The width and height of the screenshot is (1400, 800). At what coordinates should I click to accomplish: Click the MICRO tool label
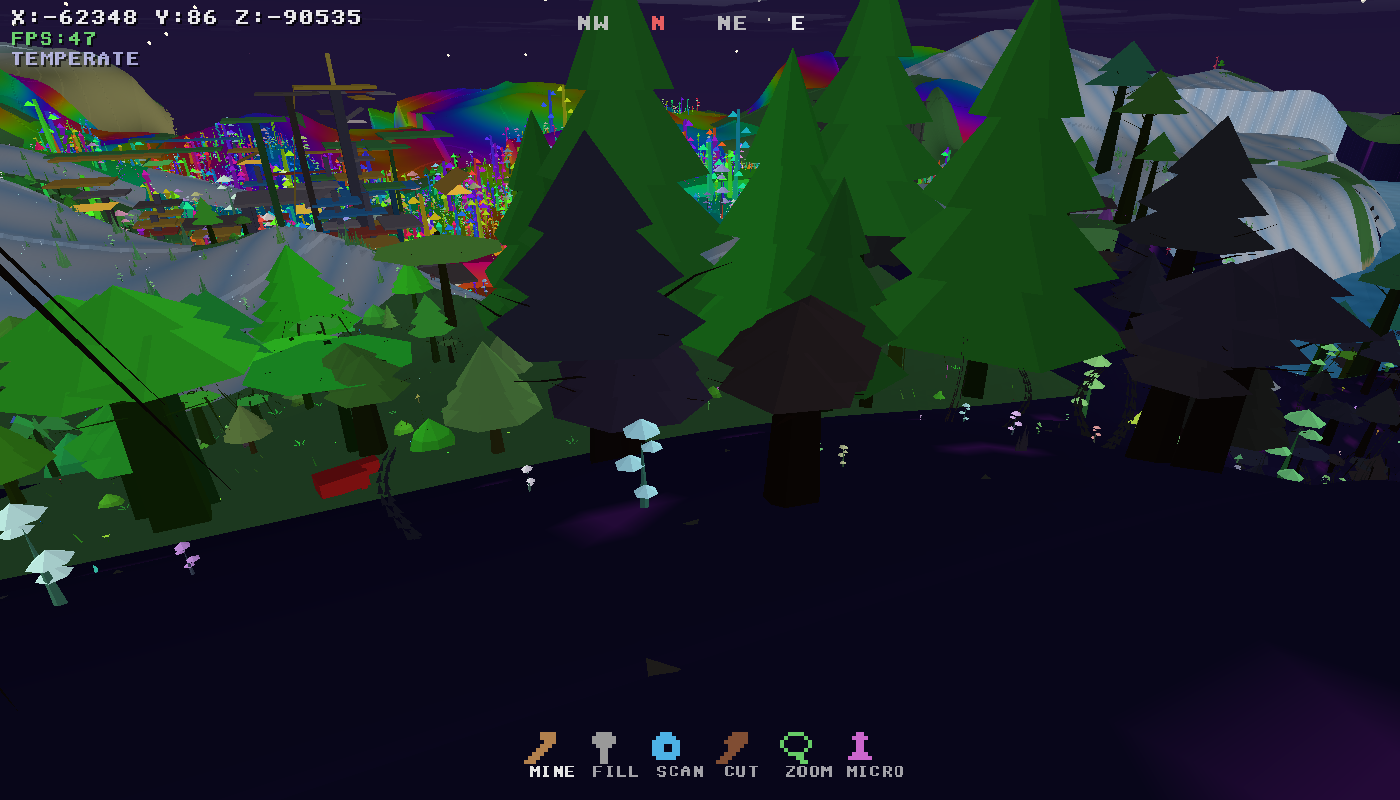(x=873, y=771)
